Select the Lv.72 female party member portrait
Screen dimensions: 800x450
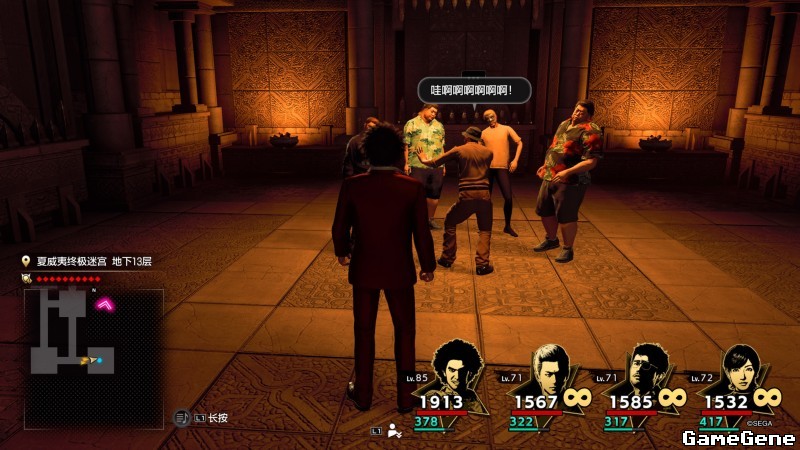742,370
